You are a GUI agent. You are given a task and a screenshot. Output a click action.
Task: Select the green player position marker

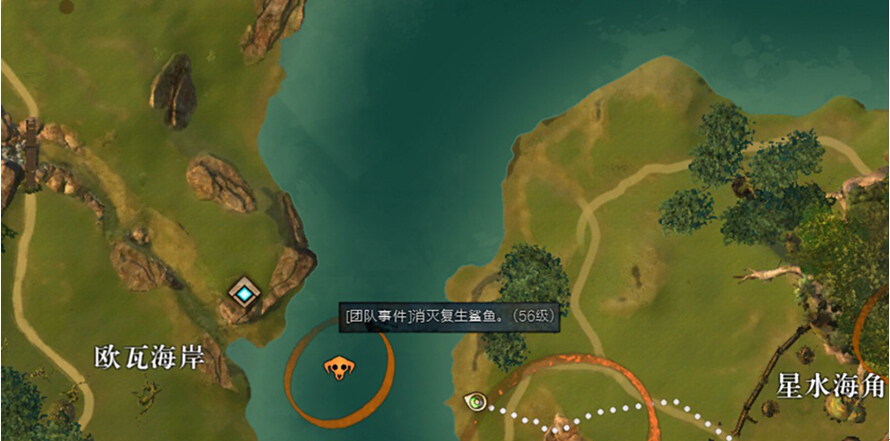click(x=477, y=402)
